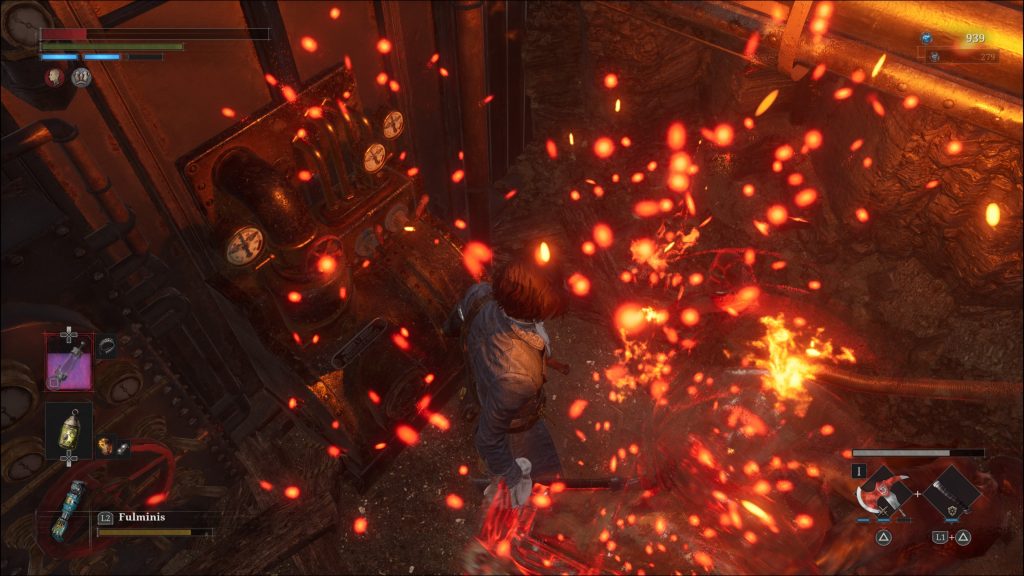
Task: Click the ring icon beside the vial slot
Action: pyautogui.click(x=106, y=345)
